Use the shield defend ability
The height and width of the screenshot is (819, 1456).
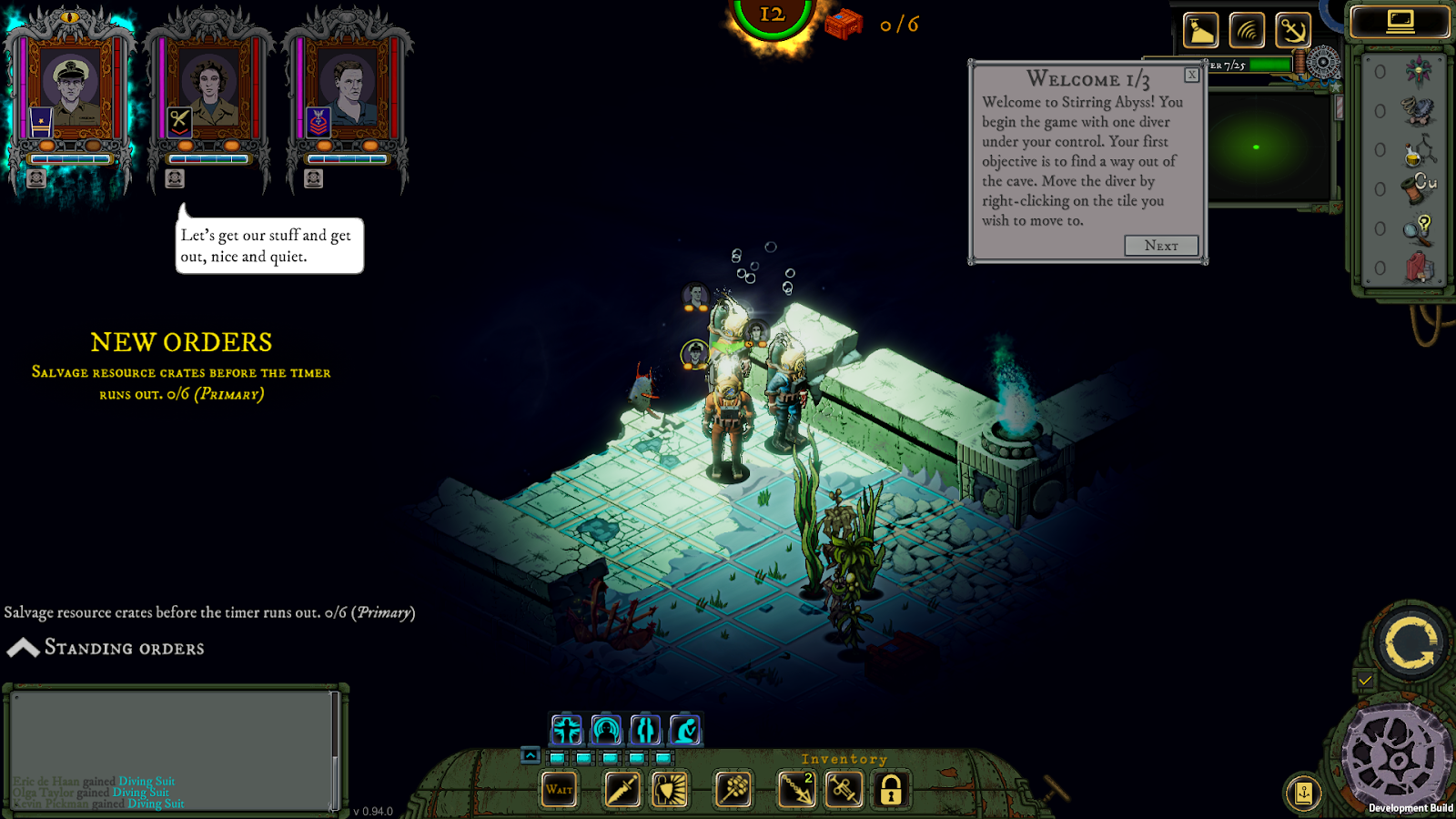pos(670,789)
